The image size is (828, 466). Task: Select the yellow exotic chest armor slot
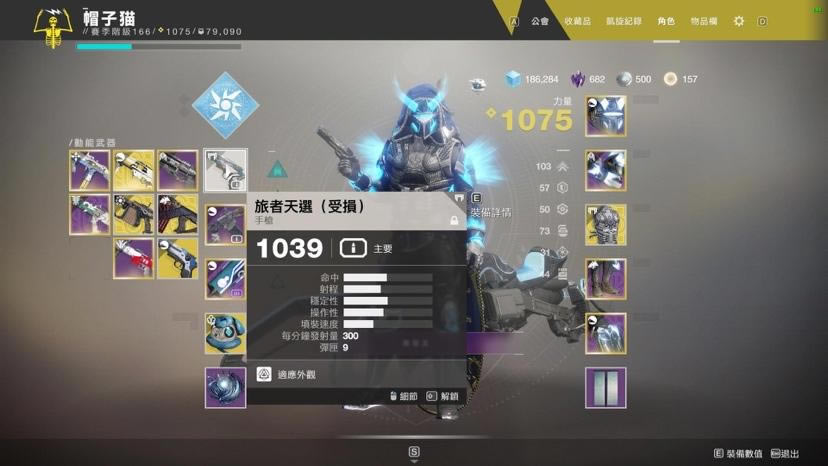(605, 225)
